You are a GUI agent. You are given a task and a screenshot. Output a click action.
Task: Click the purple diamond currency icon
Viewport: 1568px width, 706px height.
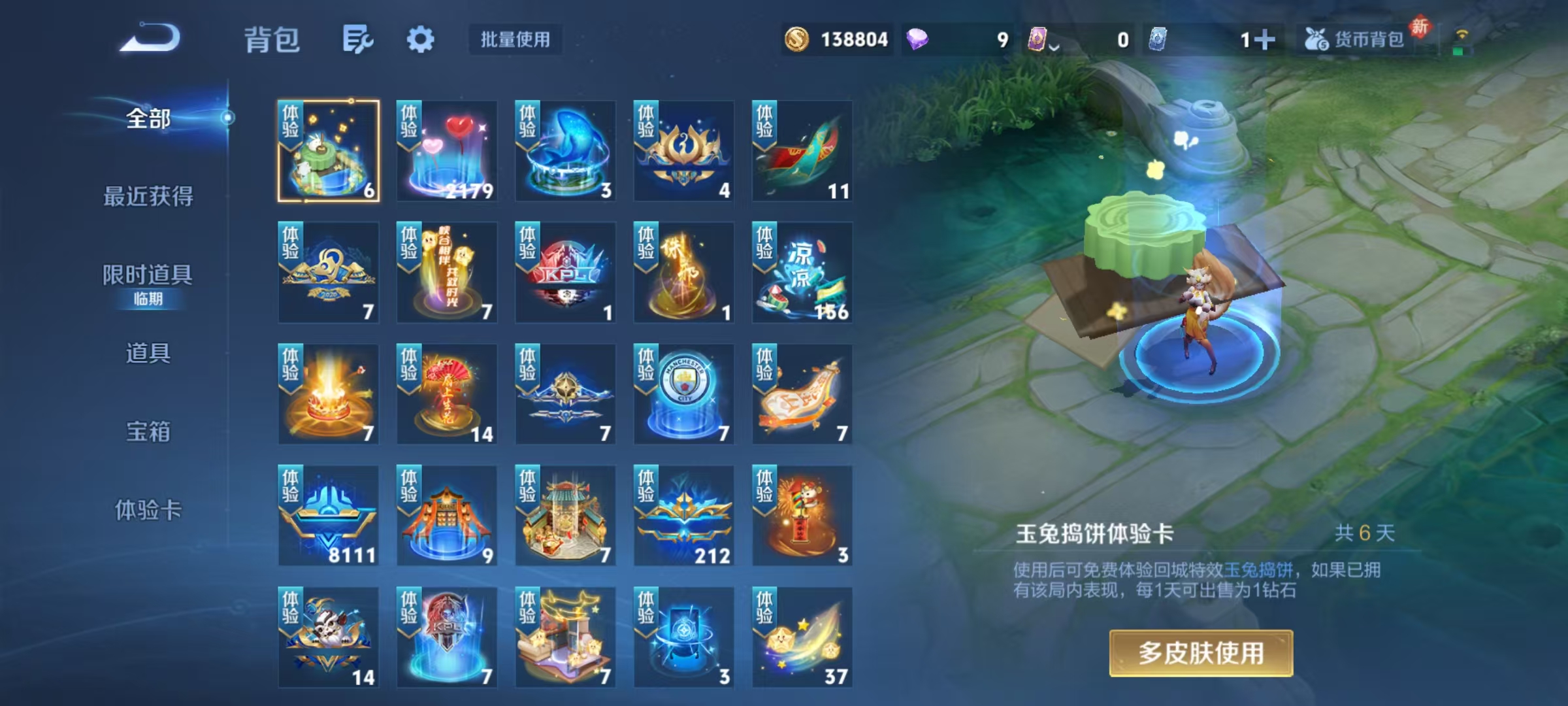[x=917, y=39]
